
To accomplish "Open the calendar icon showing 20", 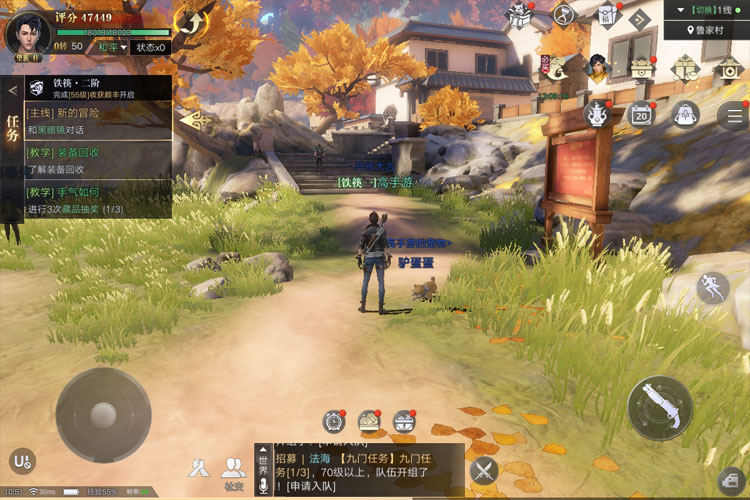I will (641, 114).
